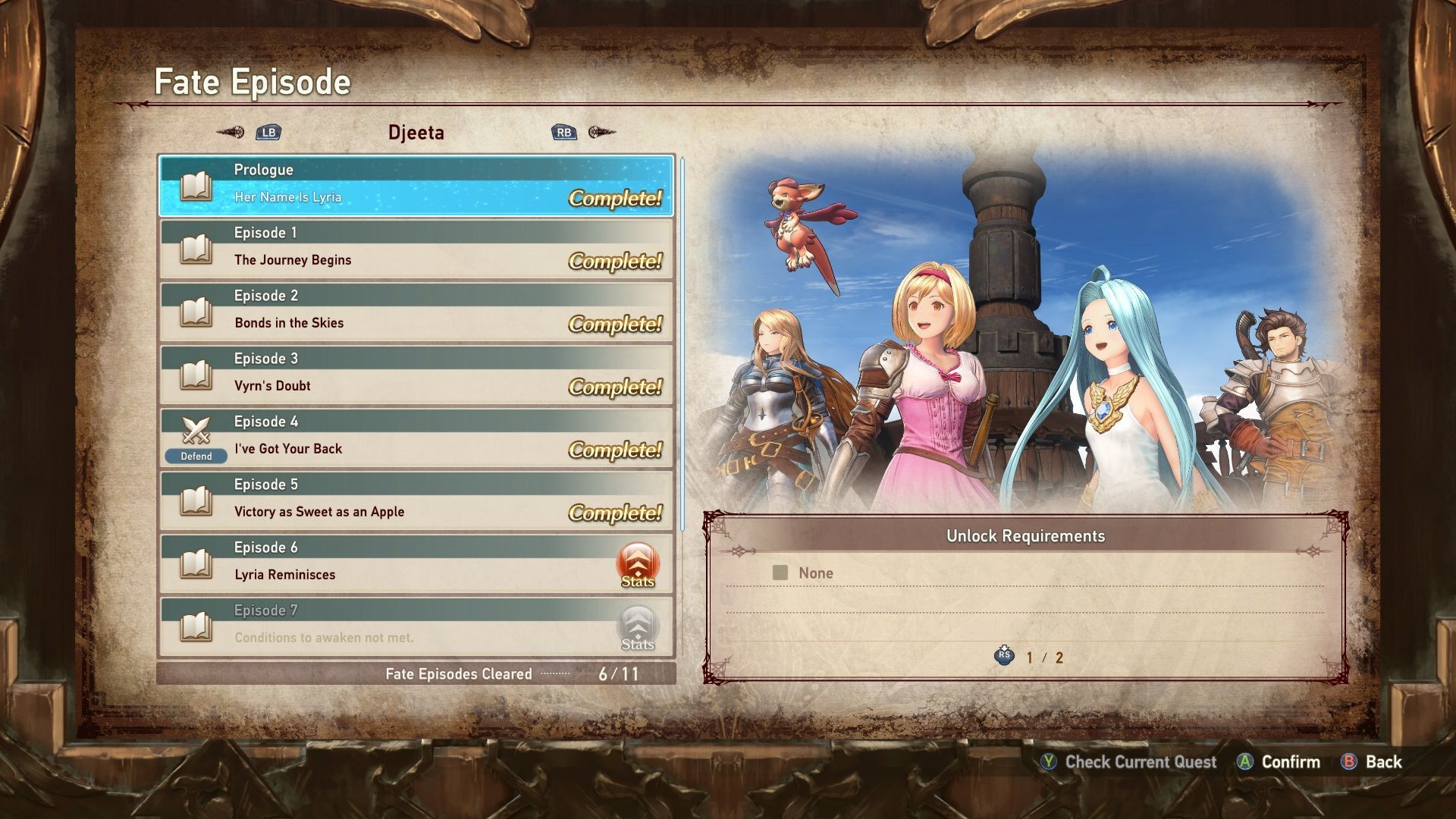Select the LB shoulder button icon
The height and width of the screenshot is (819, 1456).
point(268,131)
